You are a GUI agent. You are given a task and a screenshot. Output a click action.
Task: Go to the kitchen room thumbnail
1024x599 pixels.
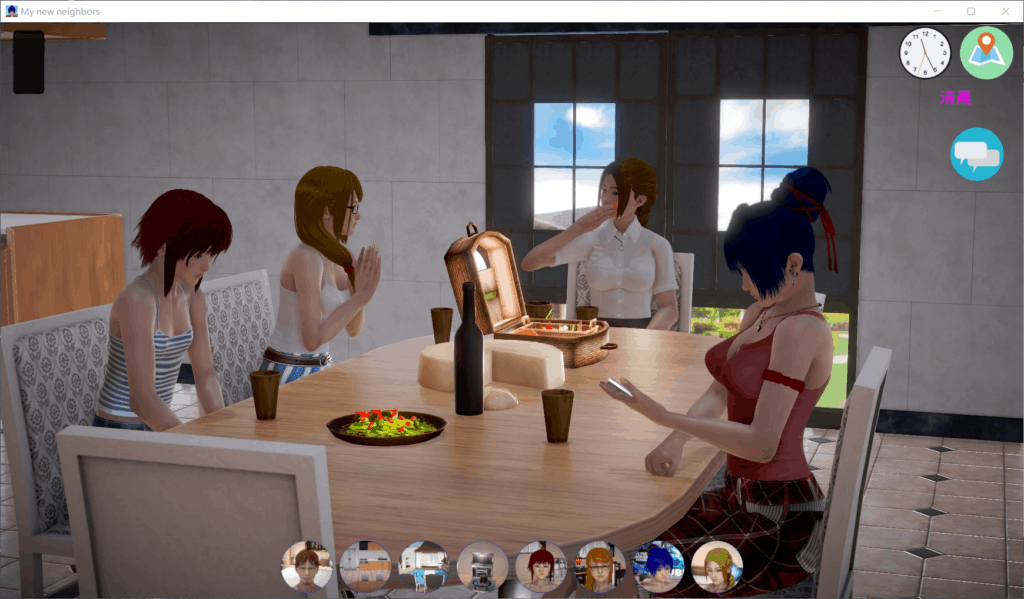(365, 566)
